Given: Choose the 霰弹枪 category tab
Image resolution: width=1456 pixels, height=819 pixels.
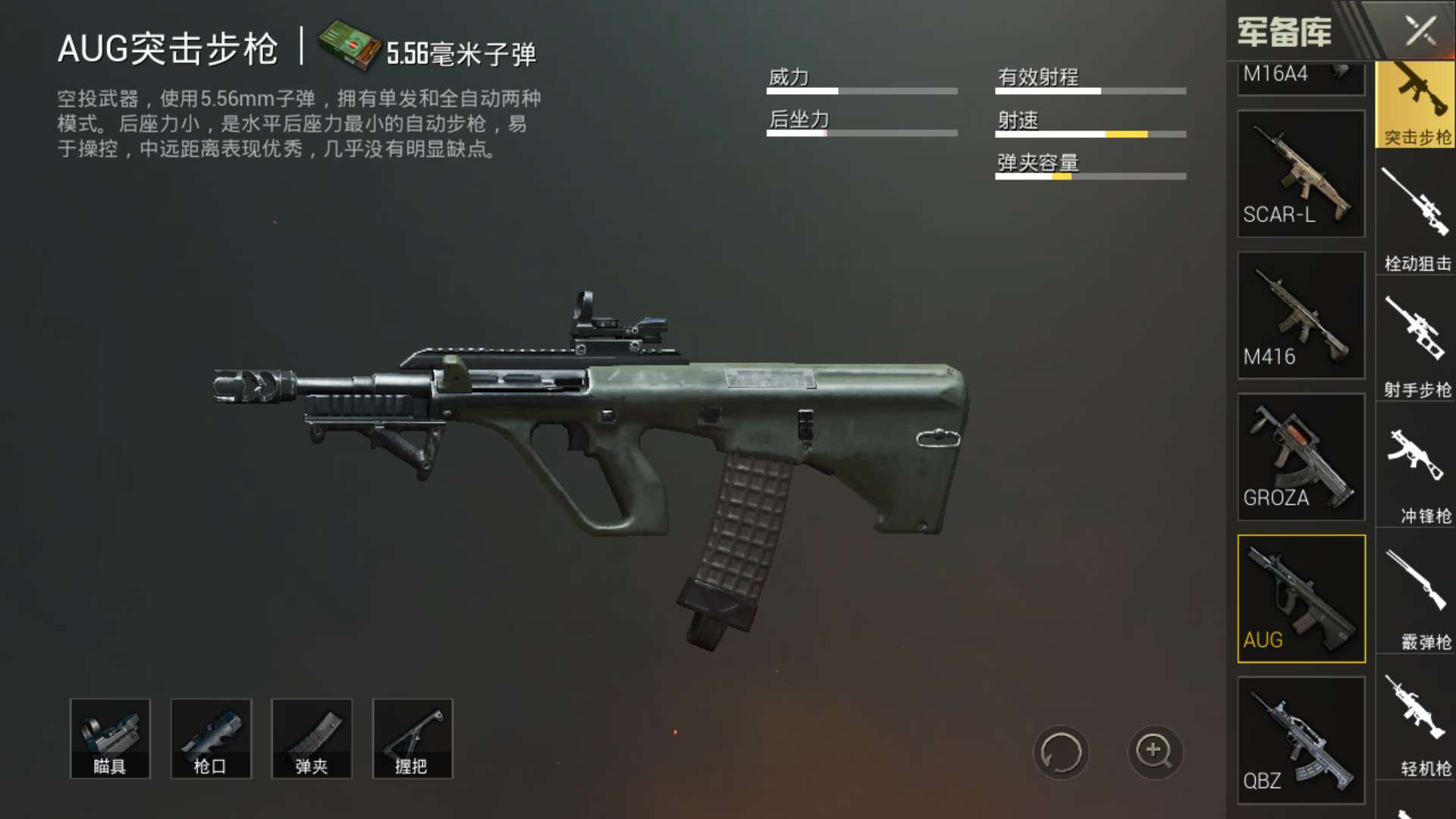Looking at the screenshot, I should coord(1415,600).
